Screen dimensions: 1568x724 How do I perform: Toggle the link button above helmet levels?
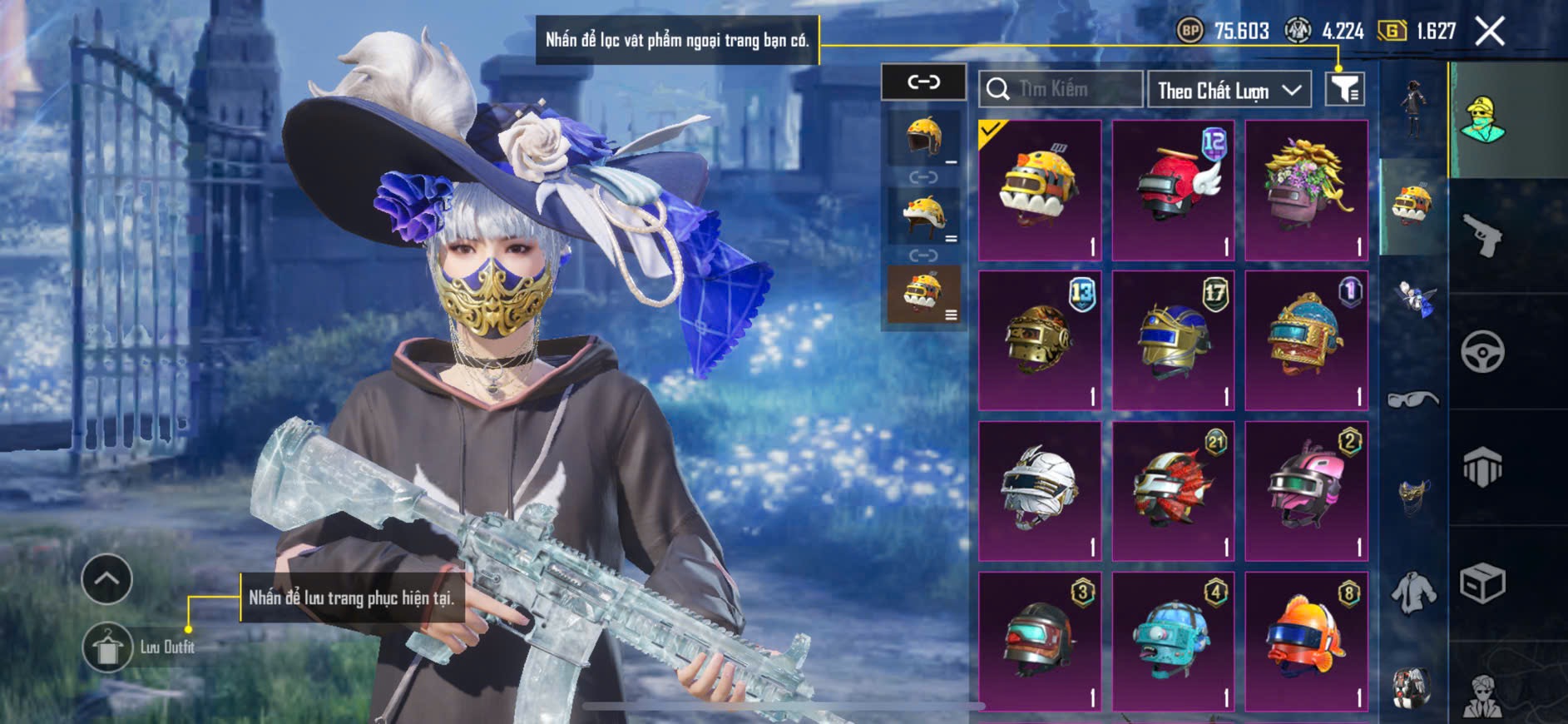click(923, 82)
